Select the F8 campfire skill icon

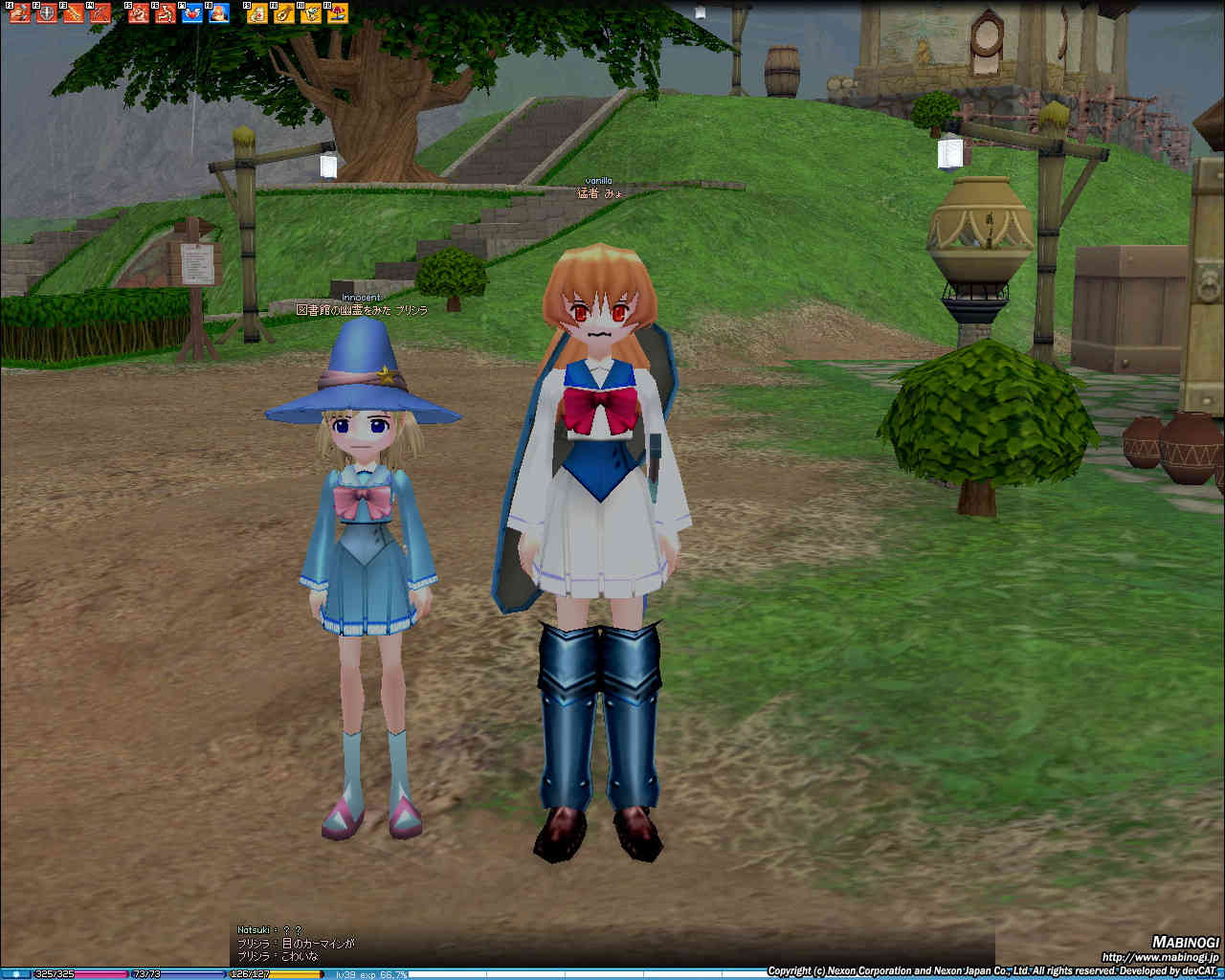(219, 13)
